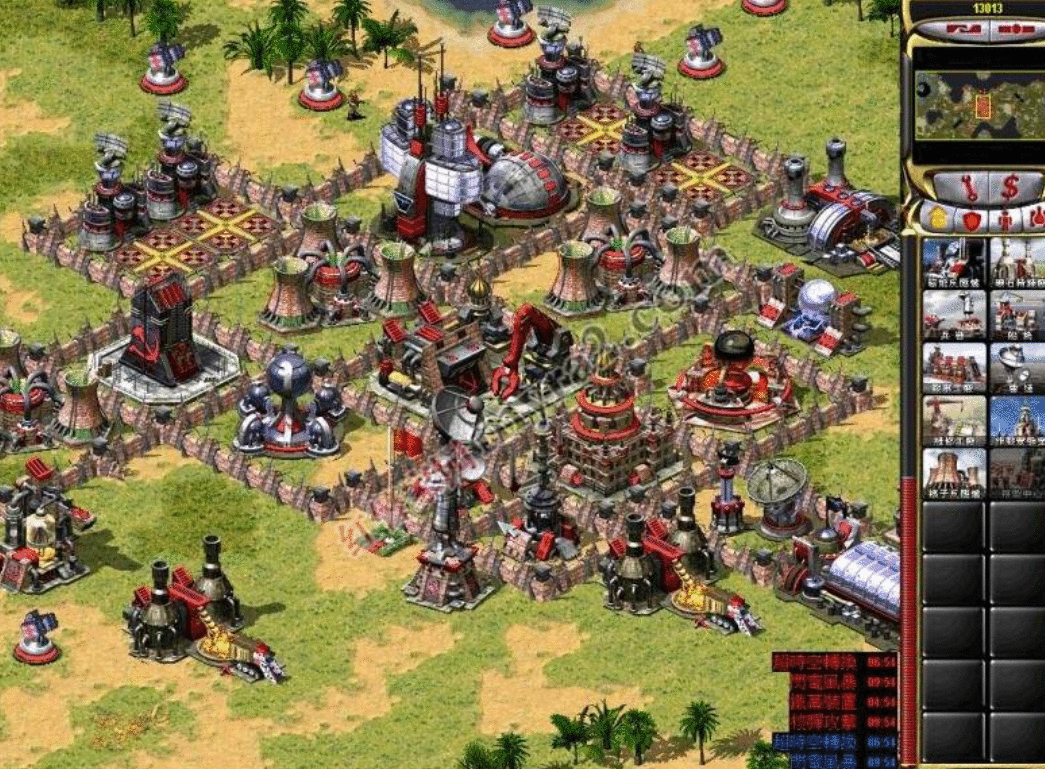Switch to the infantry build tab
The width and height of the screenshot is (1045, 769).
coord(1004,219)
